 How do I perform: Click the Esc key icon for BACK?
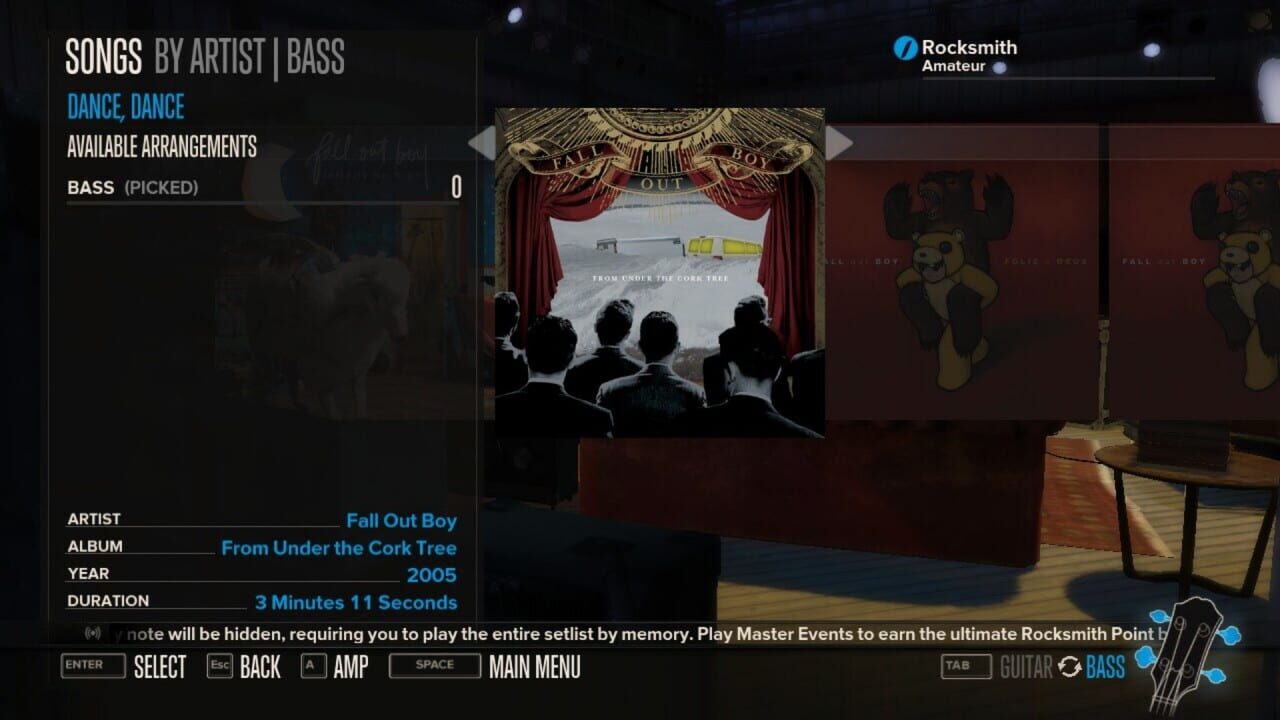coord(220,666)
